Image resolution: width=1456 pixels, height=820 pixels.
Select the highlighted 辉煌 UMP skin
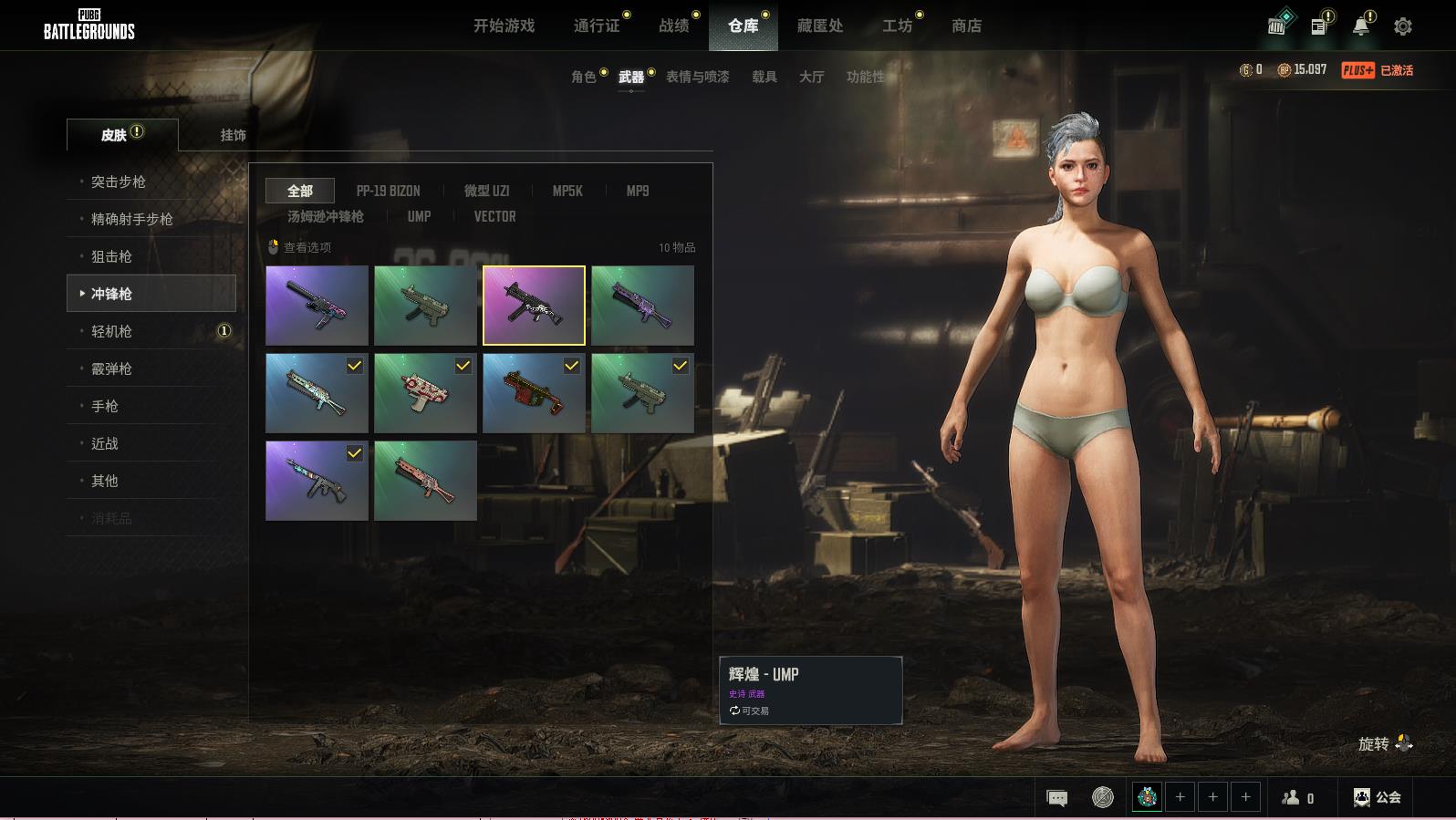point(534,306)
